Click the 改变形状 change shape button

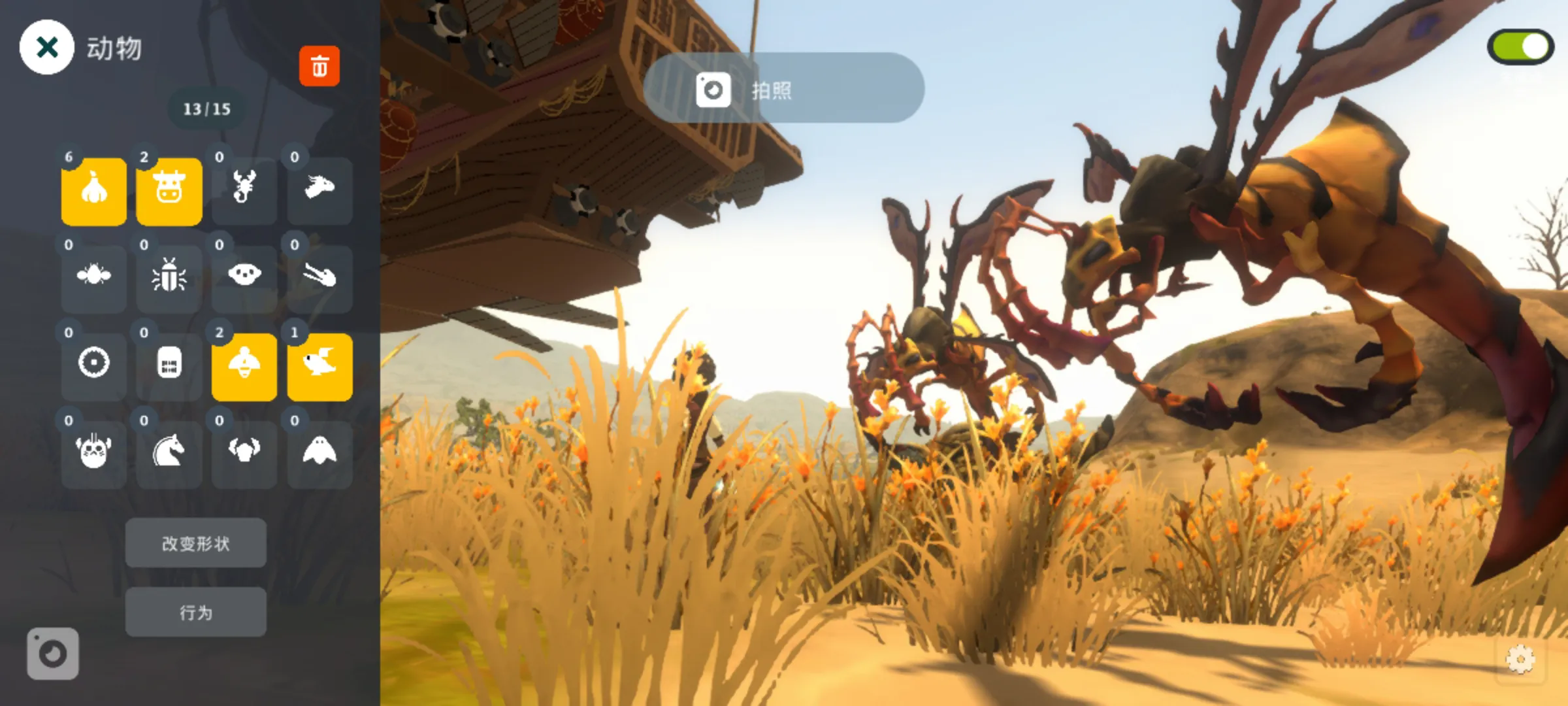point(196,543)
